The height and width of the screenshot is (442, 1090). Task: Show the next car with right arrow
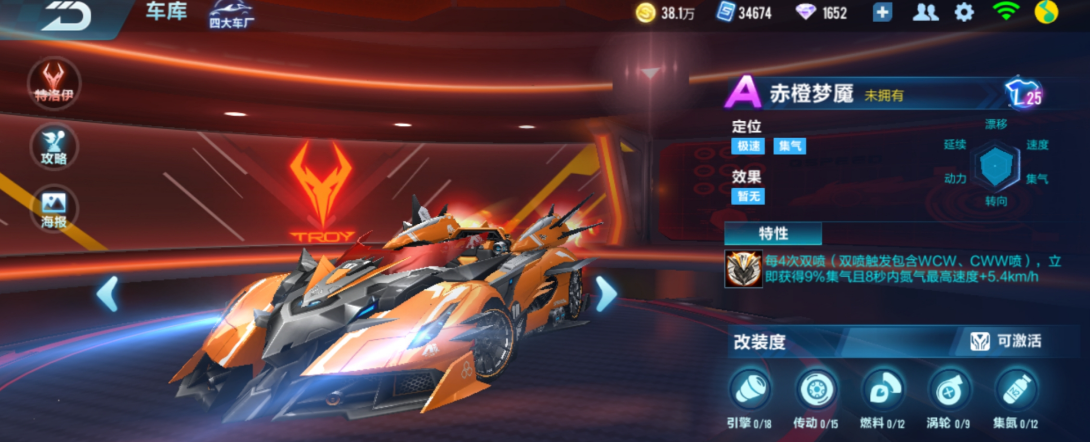606,293
